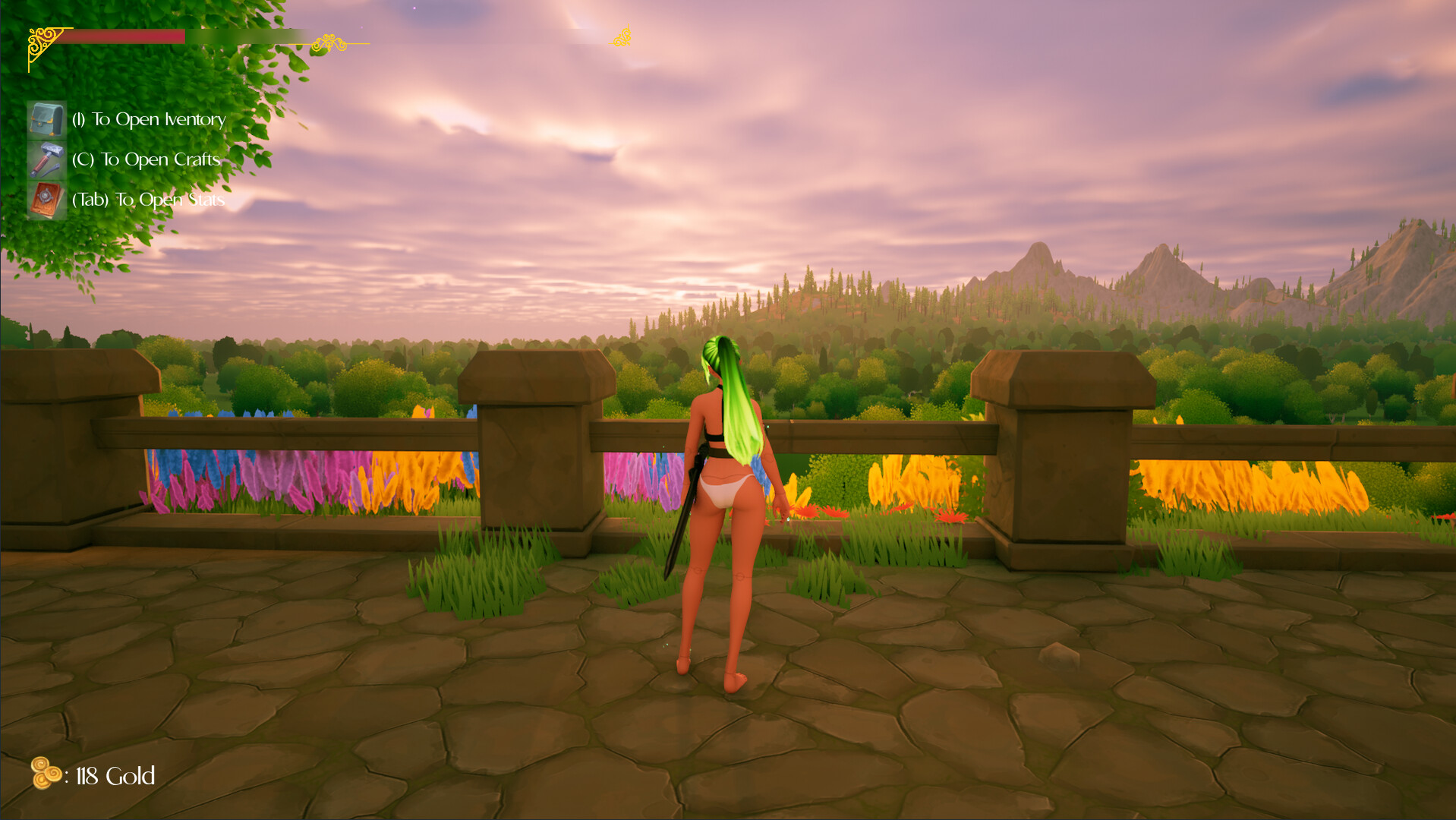Click the small golden ornament near the top right

(x=622, y=36)
